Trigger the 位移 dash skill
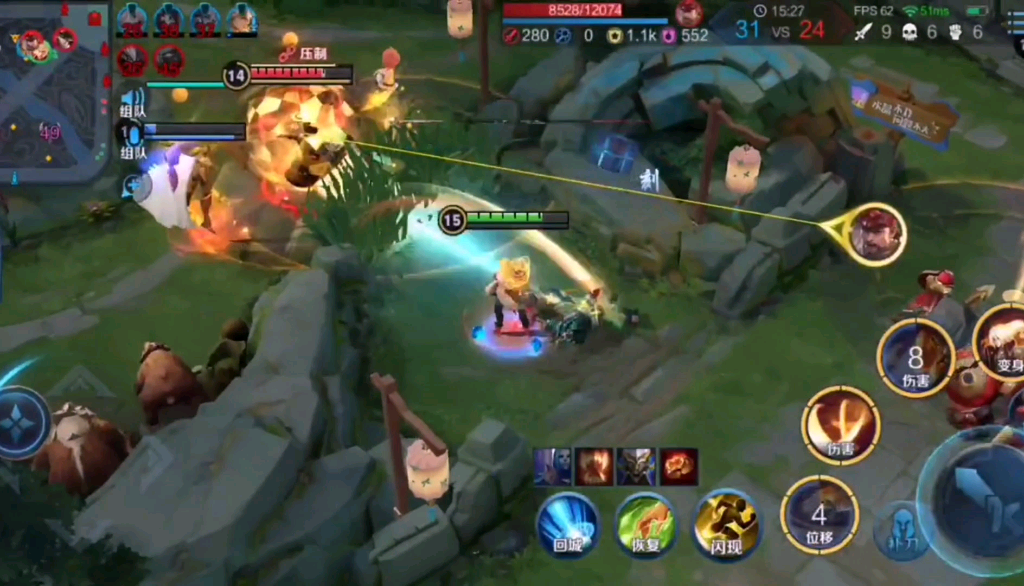 pos(819,514)
